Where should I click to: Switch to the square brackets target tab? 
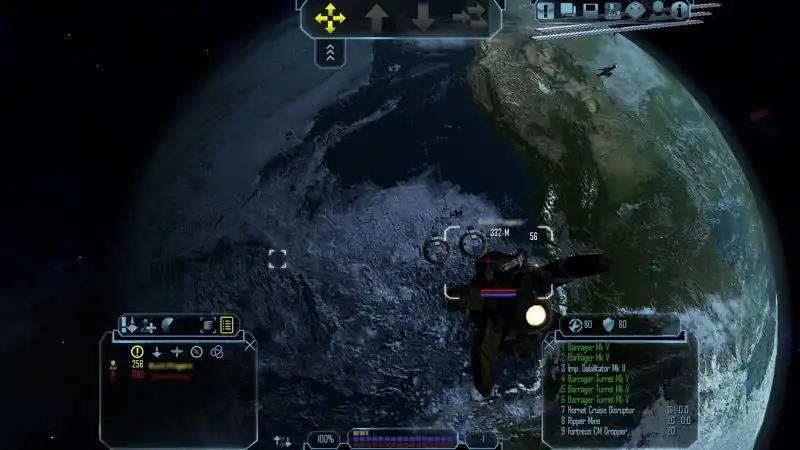tap(207, 324)
